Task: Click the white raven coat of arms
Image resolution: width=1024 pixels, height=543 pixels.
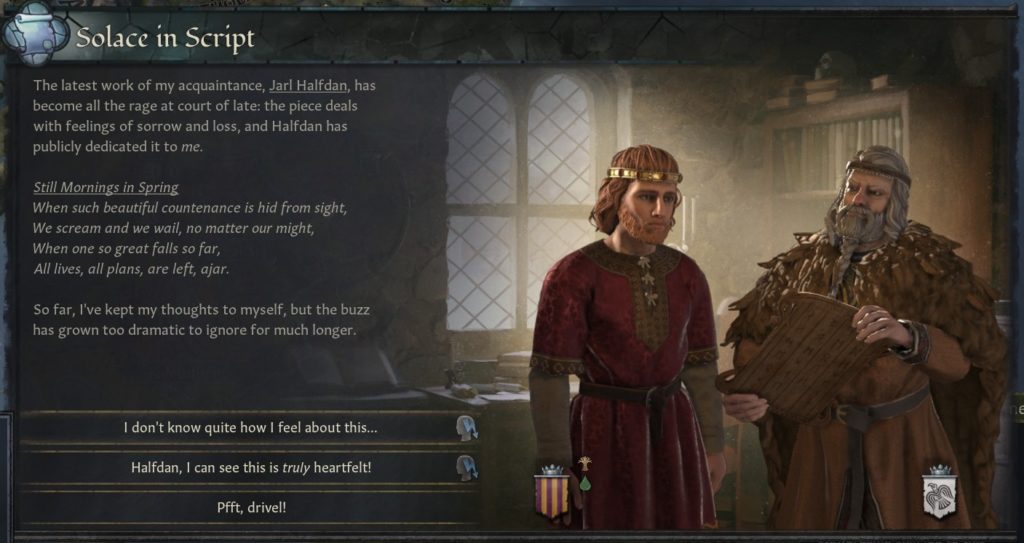Action: point(939,495)
